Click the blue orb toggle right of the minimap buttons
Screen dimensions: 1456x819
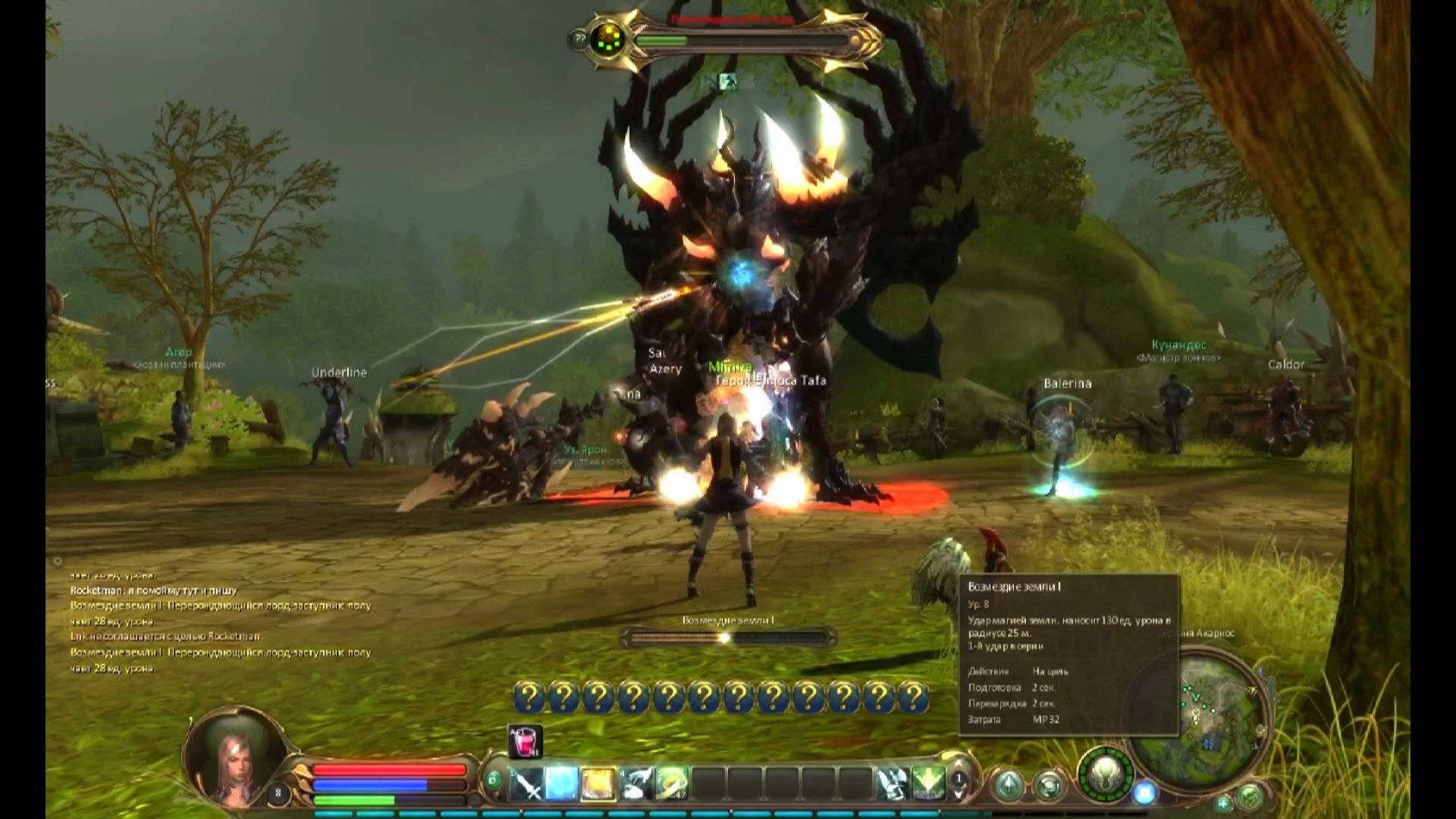(x=1145, y=792)
